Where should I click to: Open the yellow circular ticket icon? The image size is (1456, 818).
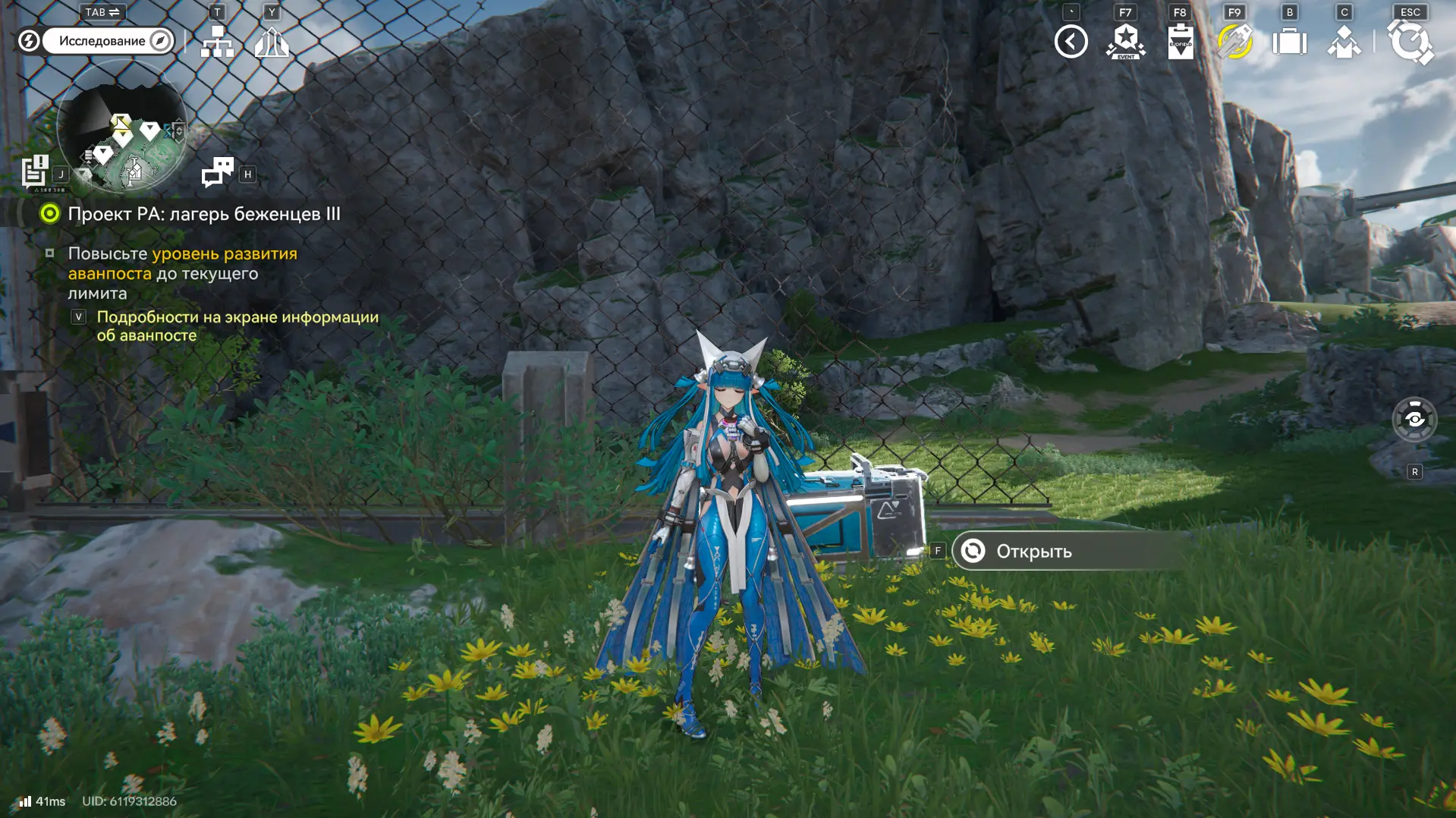point(1234,42)
